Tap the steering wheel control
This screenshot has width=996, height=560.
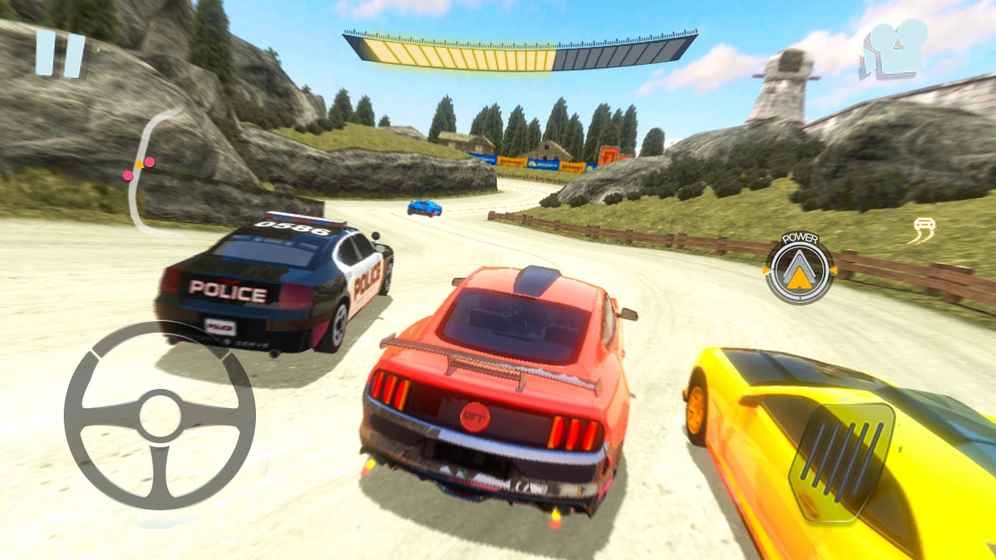tap(159, 414)
